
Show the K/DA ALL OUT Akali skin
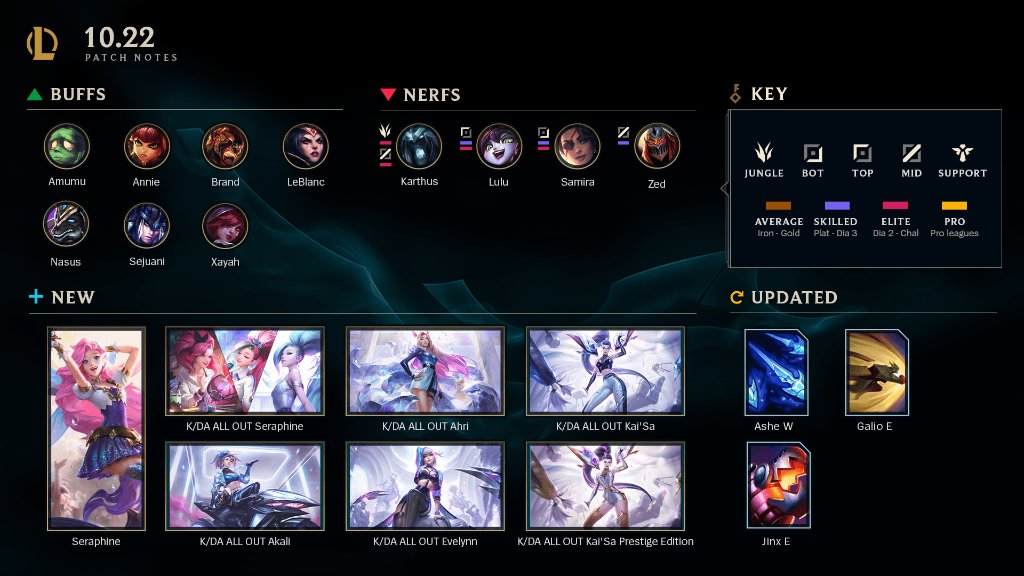[245, 486]
